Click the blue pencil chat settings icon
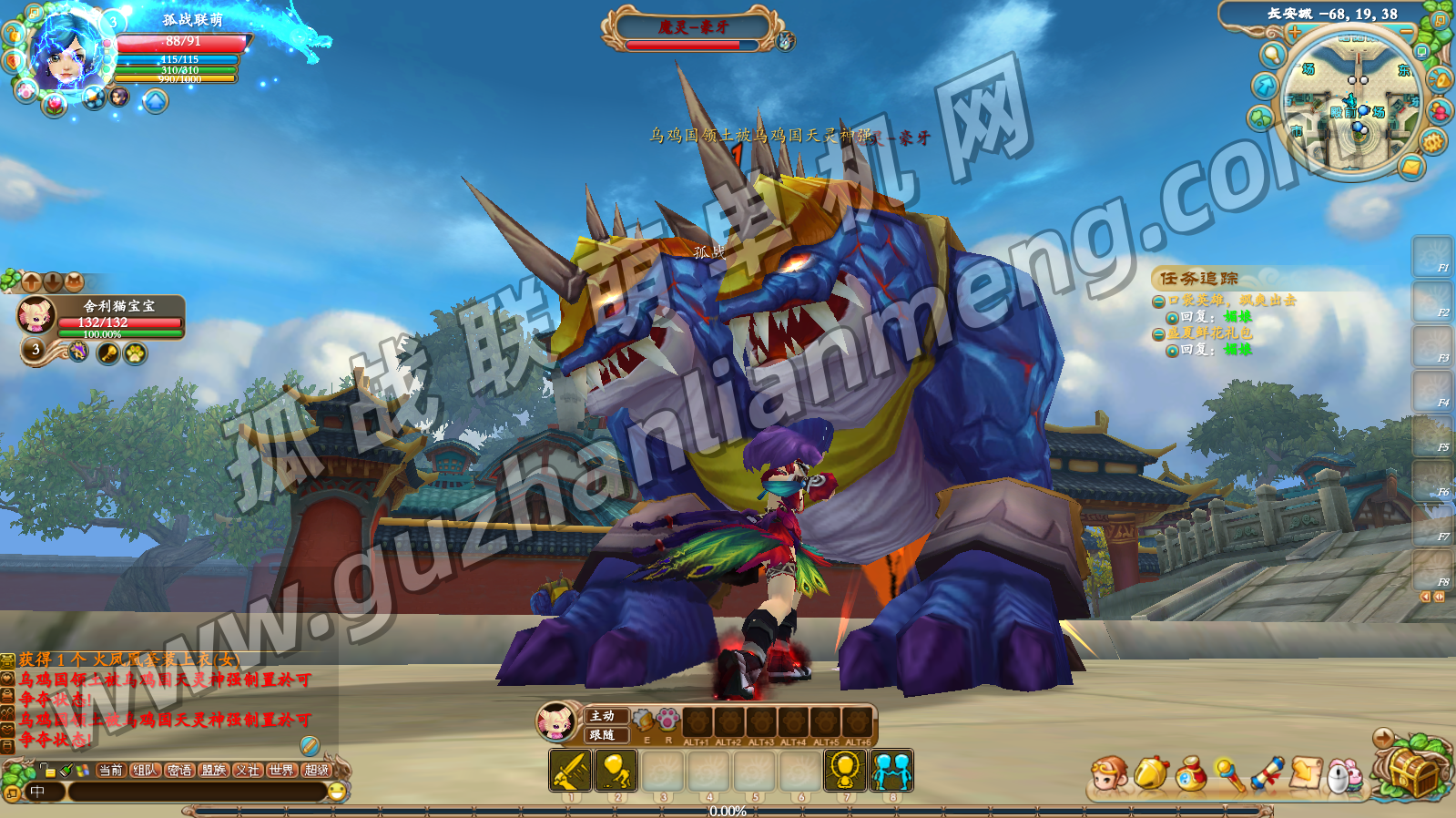 310,746
